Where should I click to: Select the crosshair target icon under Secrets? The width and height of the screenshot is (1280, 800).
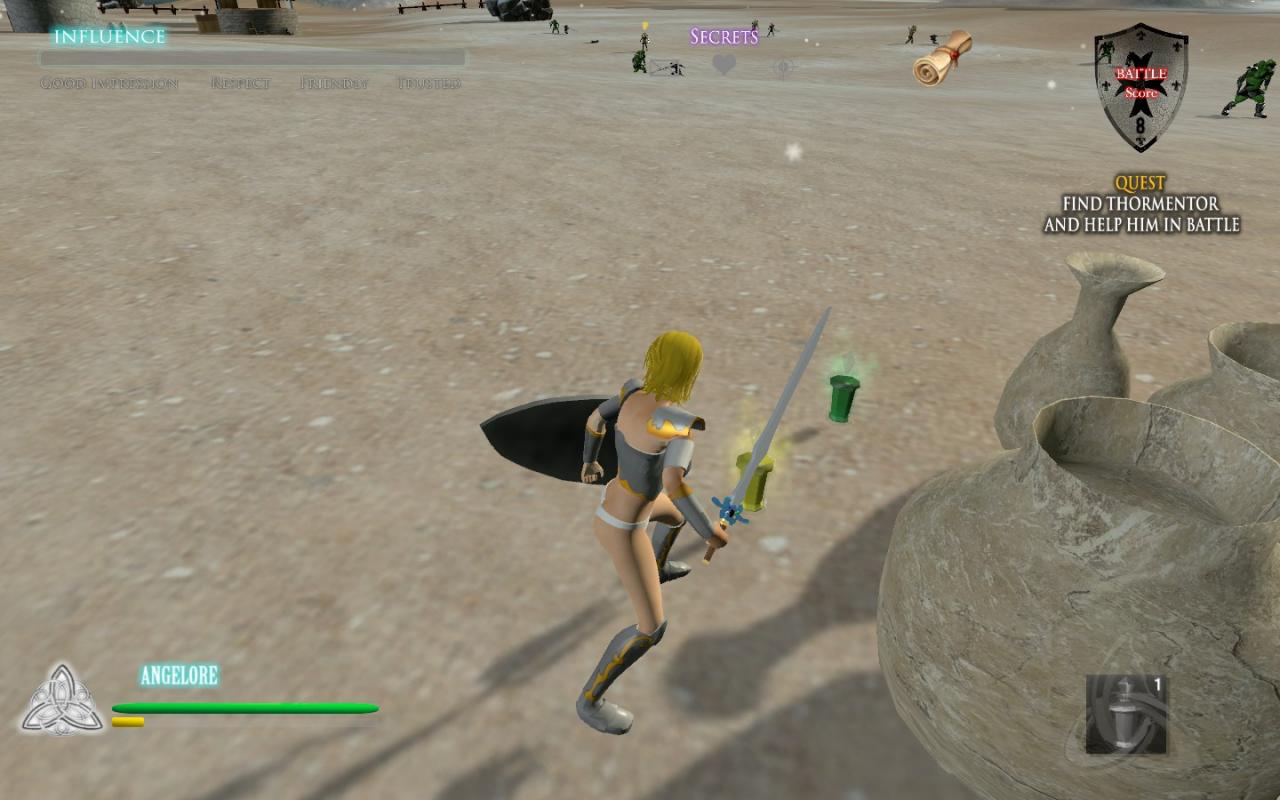(x=784, y=67)
